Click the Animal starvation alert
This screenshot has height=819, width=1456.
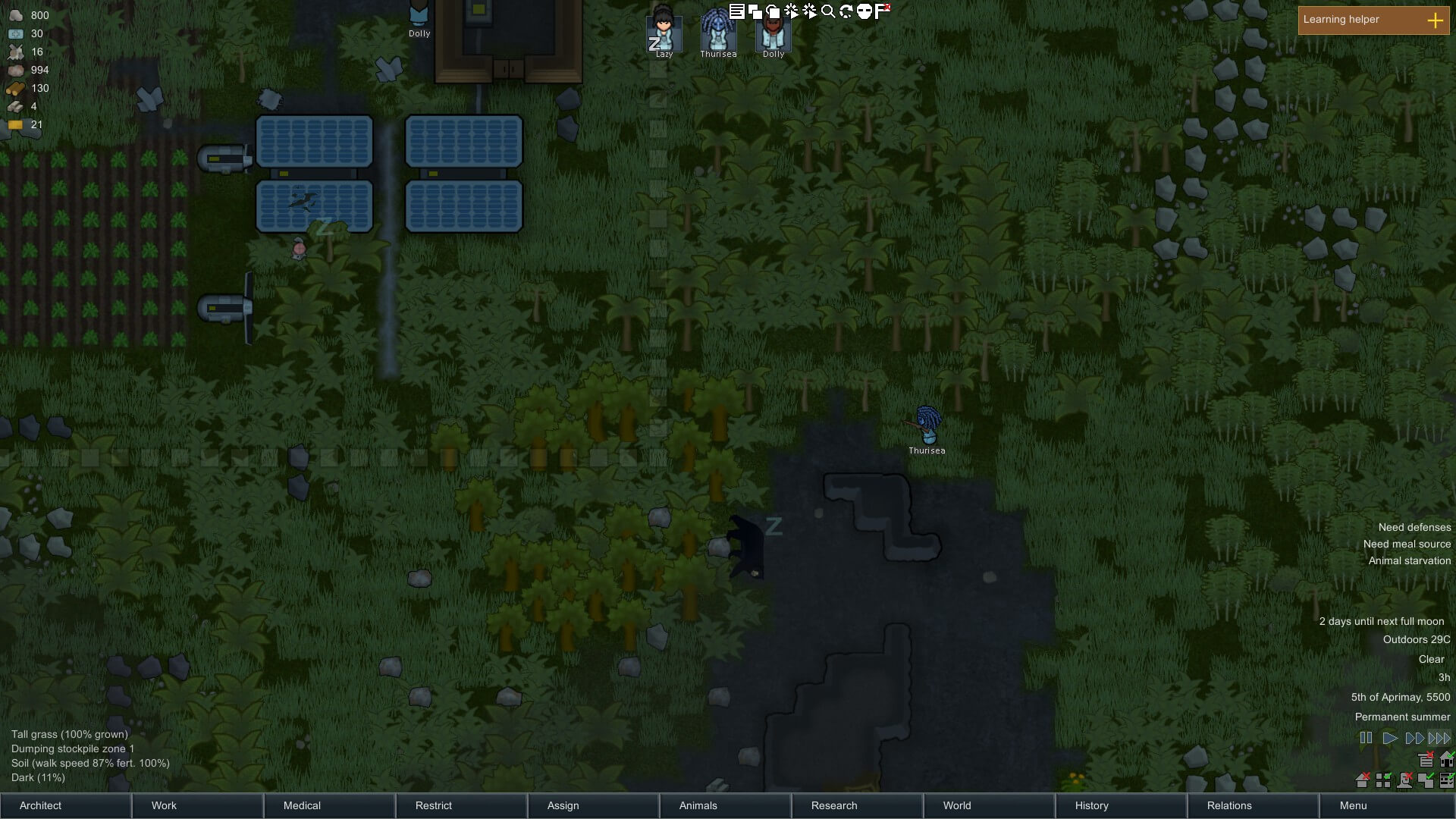[x=1409, y=560]
